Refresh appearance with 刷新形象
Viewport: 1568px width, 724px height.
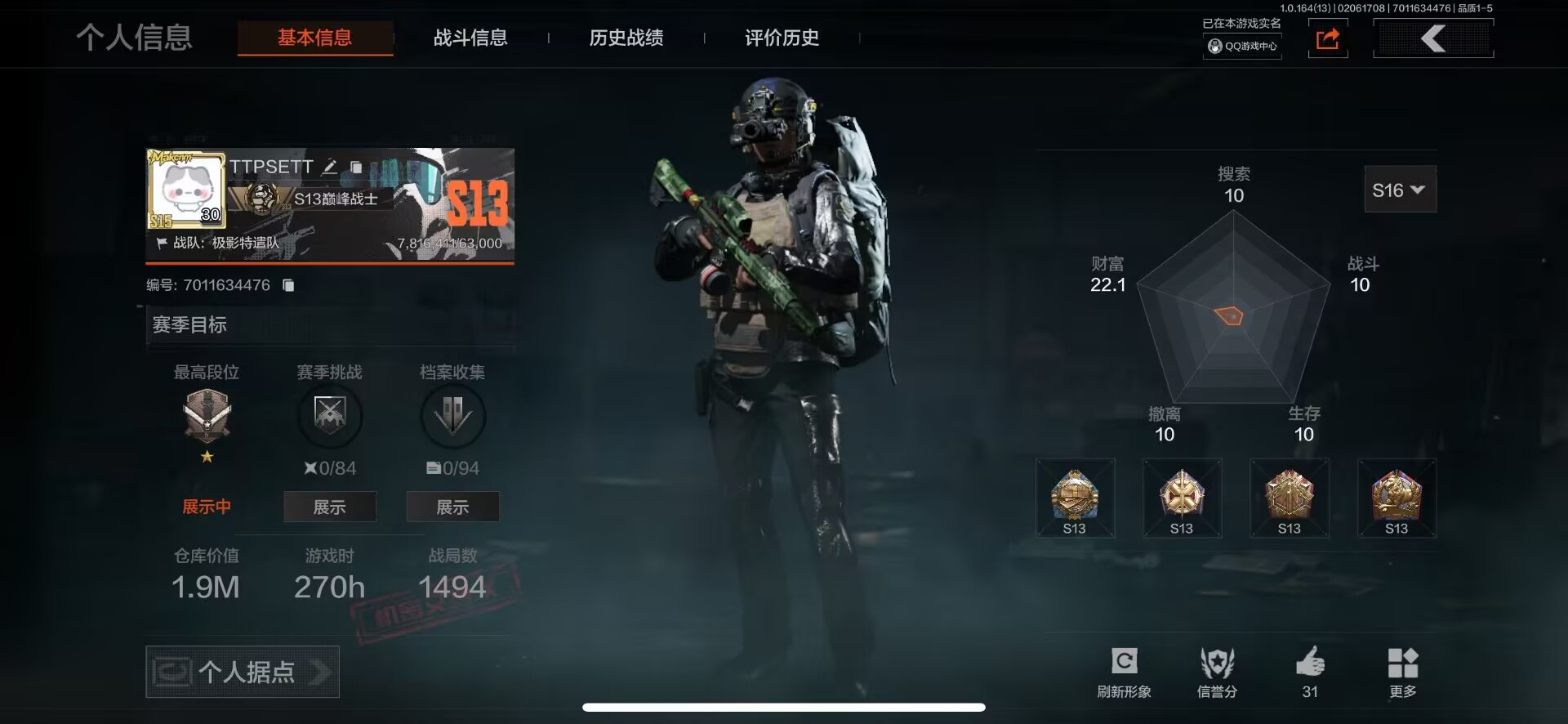(1124, 672)
